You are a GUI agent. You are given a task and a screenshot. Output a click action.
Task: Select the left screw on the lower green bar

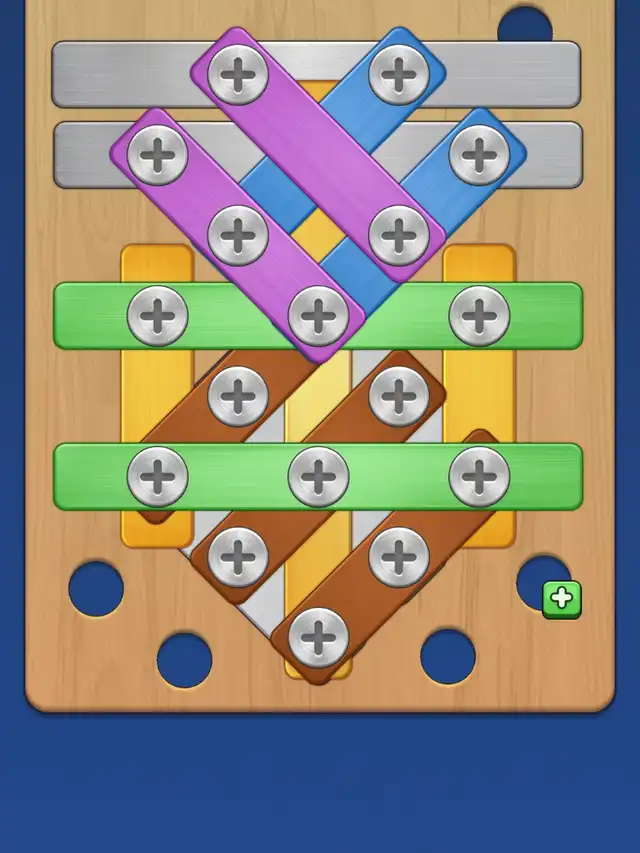(157, 476)
